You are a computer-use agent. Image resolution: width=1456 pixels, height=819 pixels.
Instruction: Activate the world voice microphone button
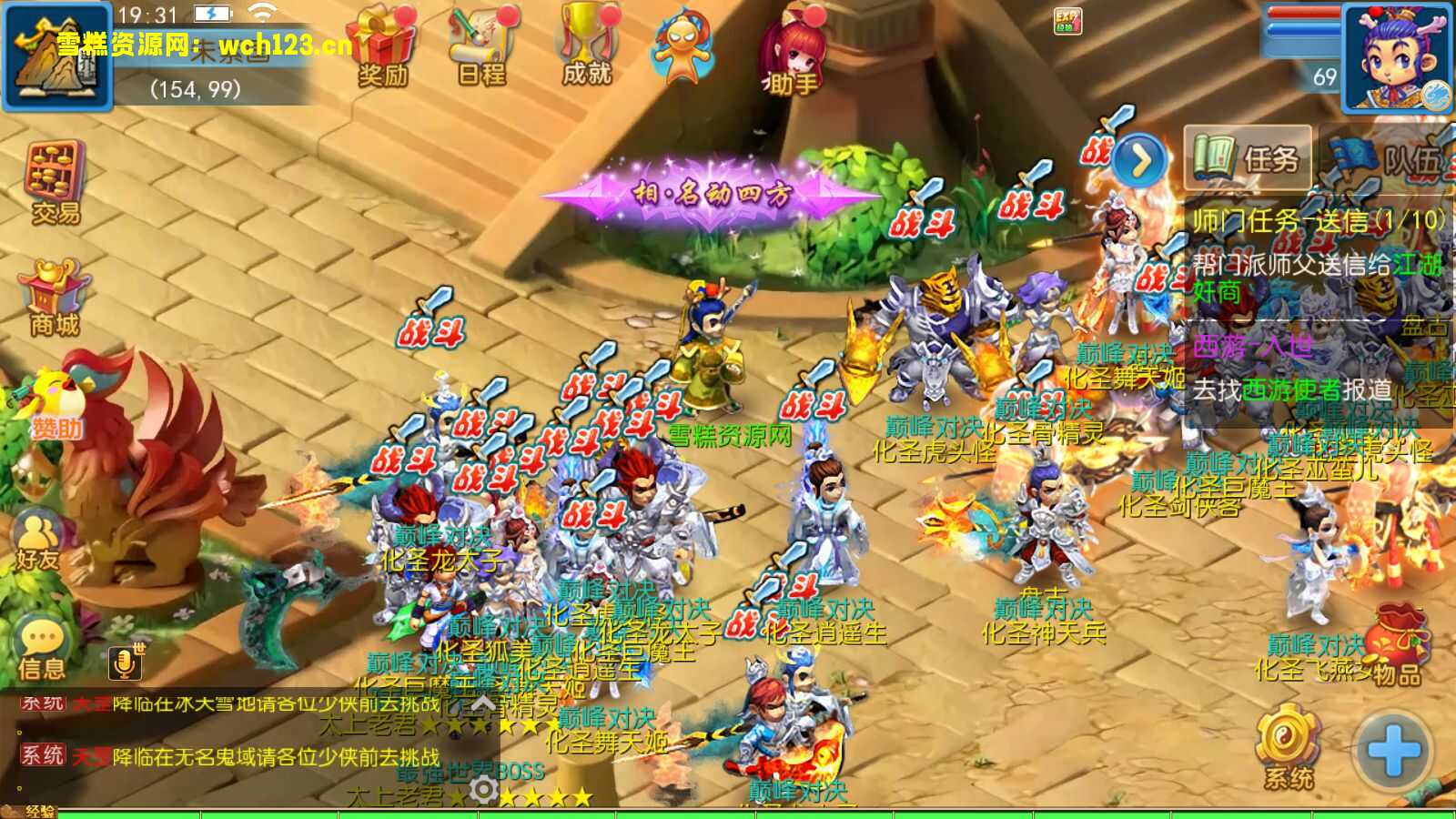(126, 662)
